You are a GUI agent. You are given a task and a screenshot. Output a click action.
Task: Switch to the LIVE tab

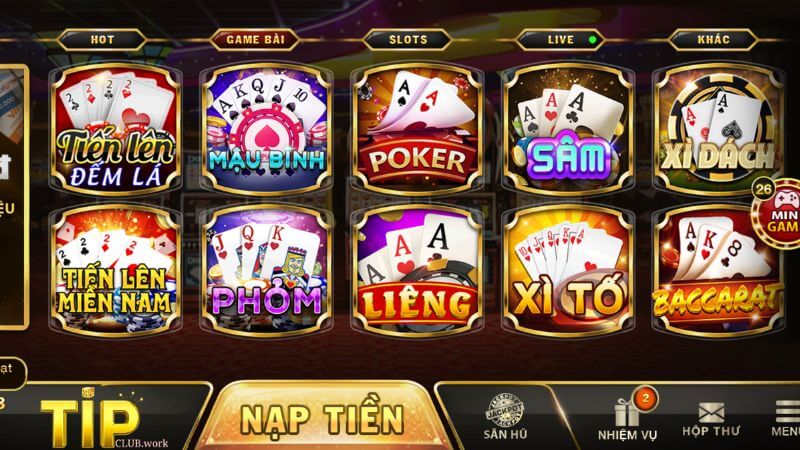[x=562, y=40]
